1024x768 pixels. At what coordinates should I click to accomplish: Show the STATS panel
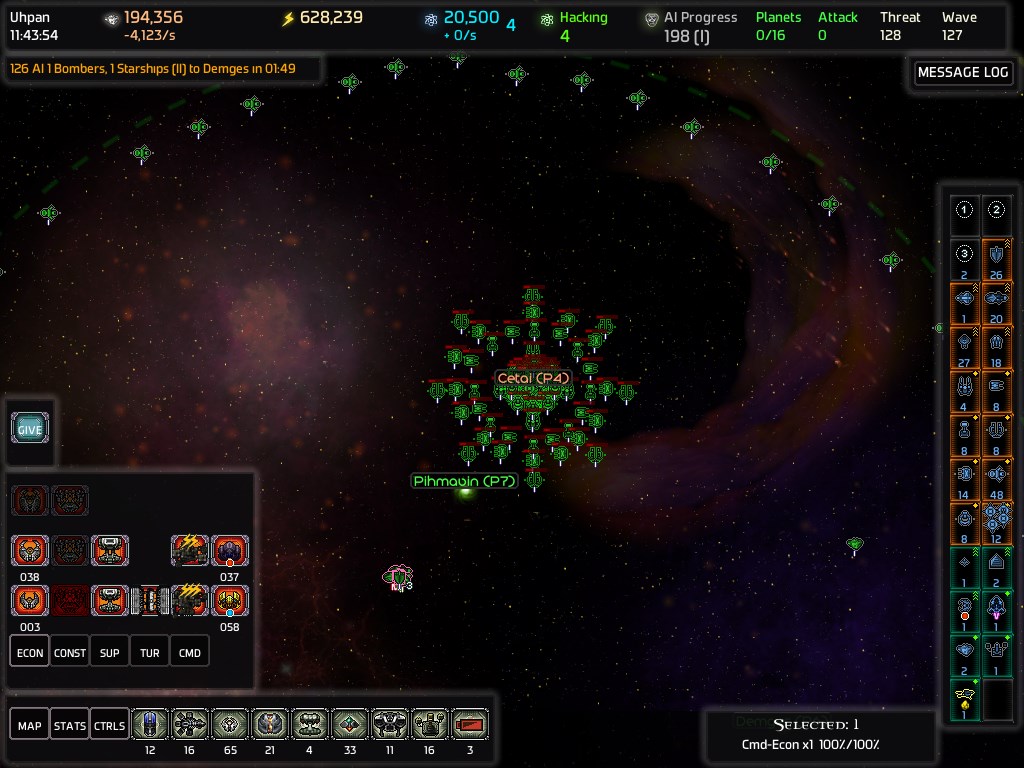69,725
